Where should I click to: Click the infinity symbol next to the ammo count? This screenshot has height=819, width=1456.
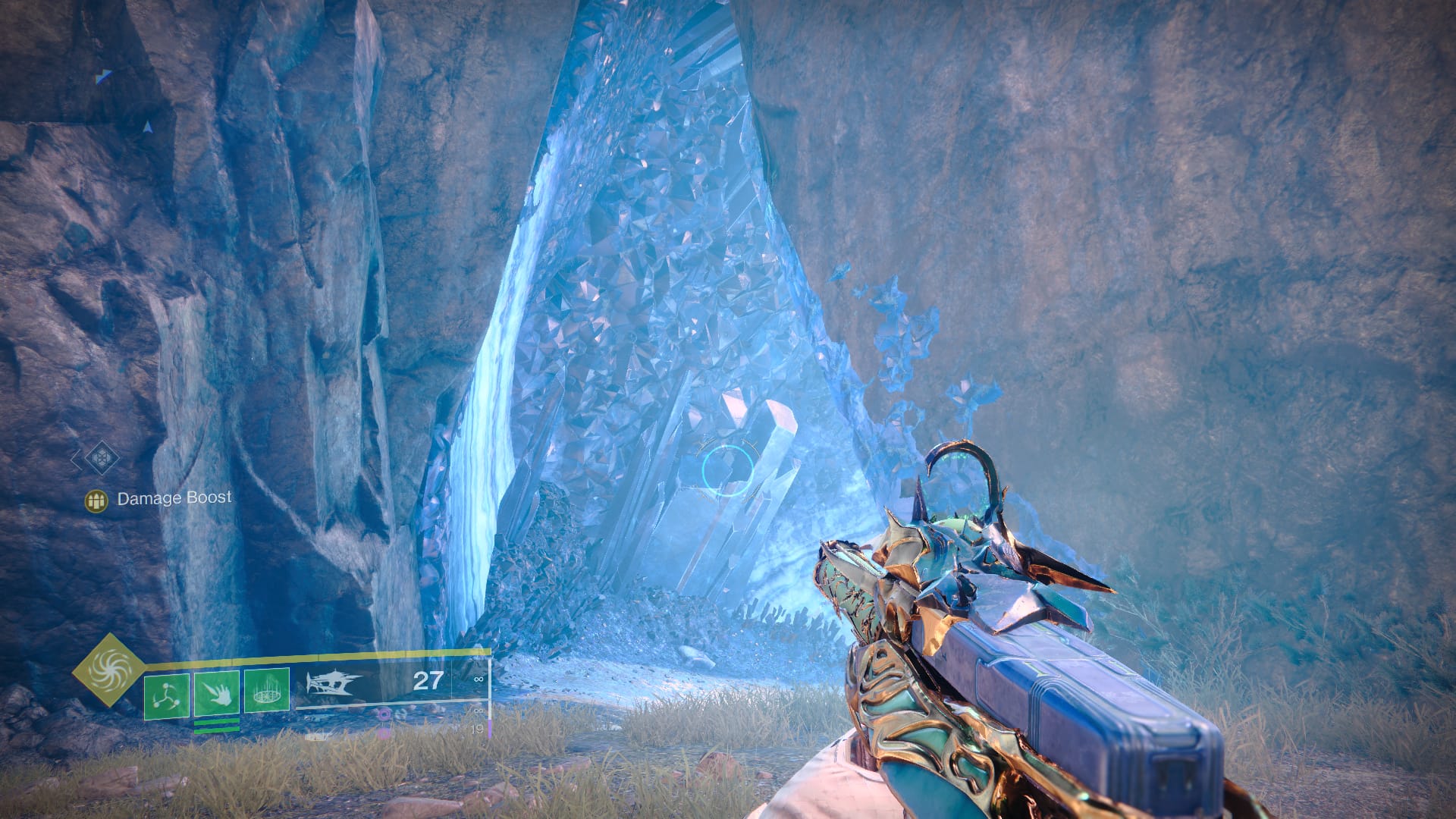478,680
